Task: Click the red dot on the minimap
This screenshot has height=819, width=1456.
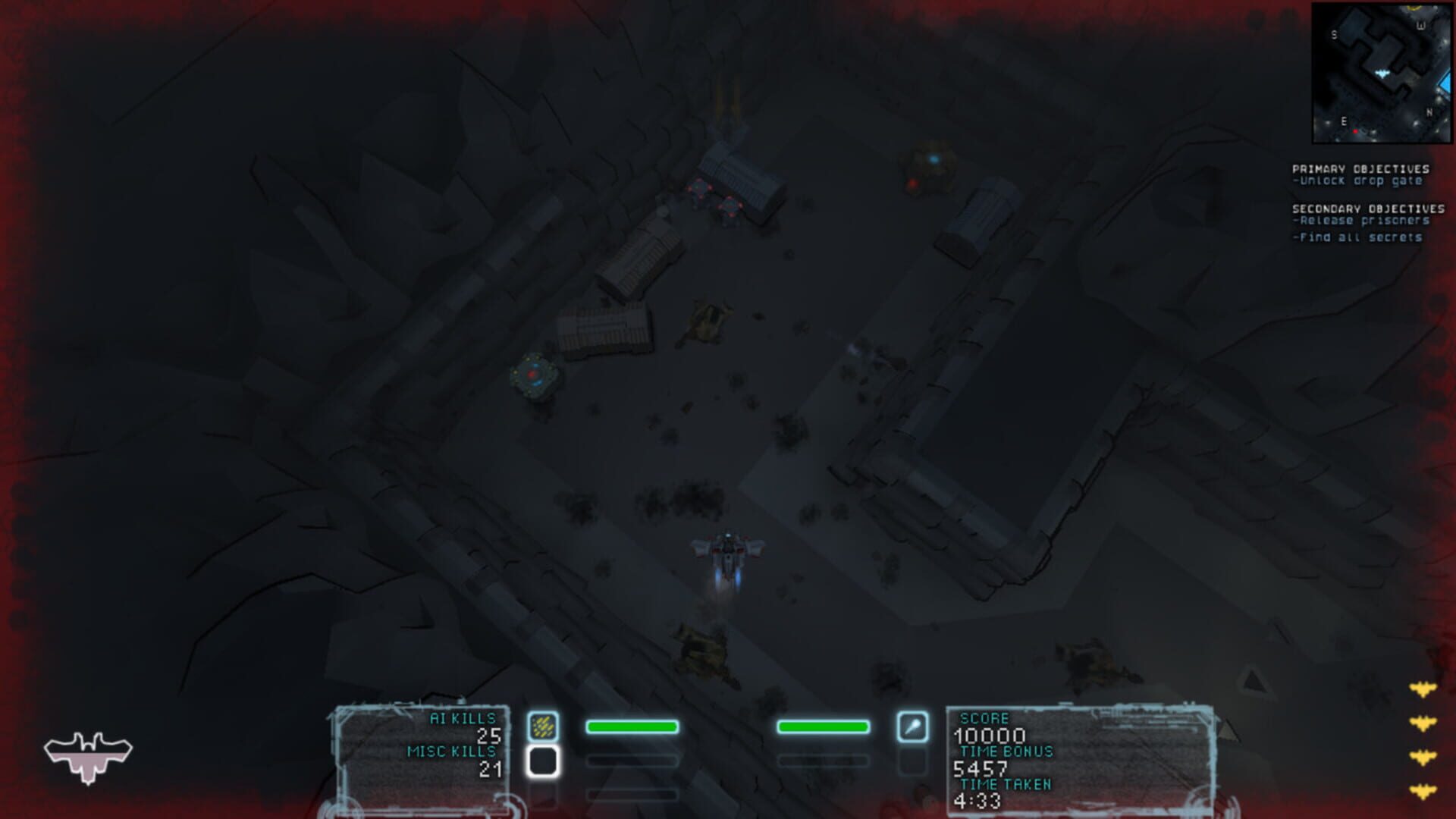Action: pos(1357,130)
